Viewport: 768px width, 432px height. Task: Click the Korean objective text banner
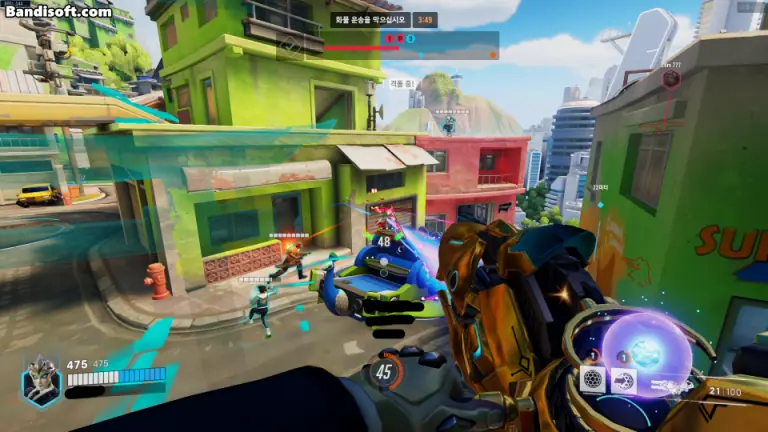point(370,19)
